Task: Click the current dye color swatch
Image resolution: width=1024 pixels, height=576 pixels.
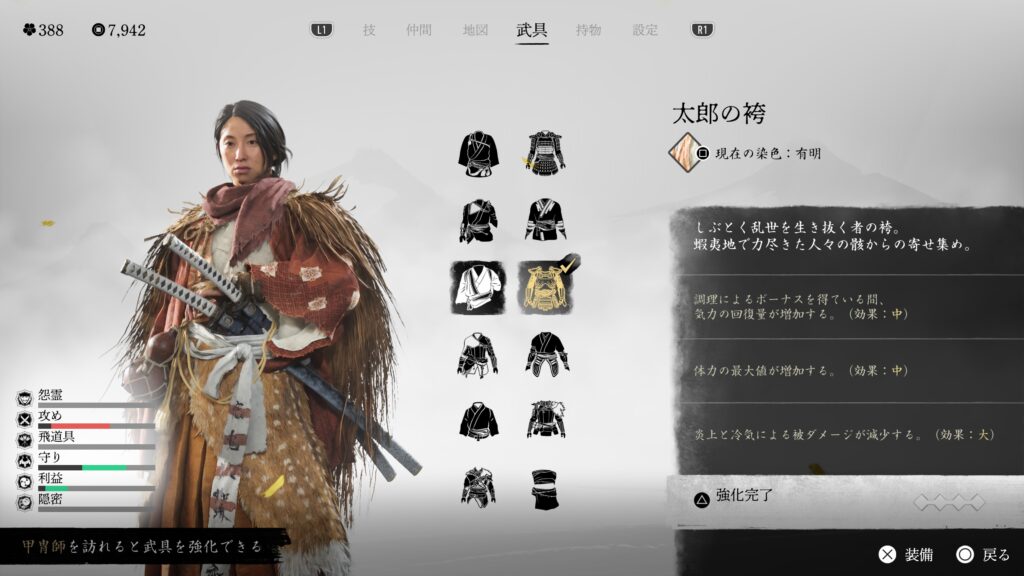Action: point(689,153)
